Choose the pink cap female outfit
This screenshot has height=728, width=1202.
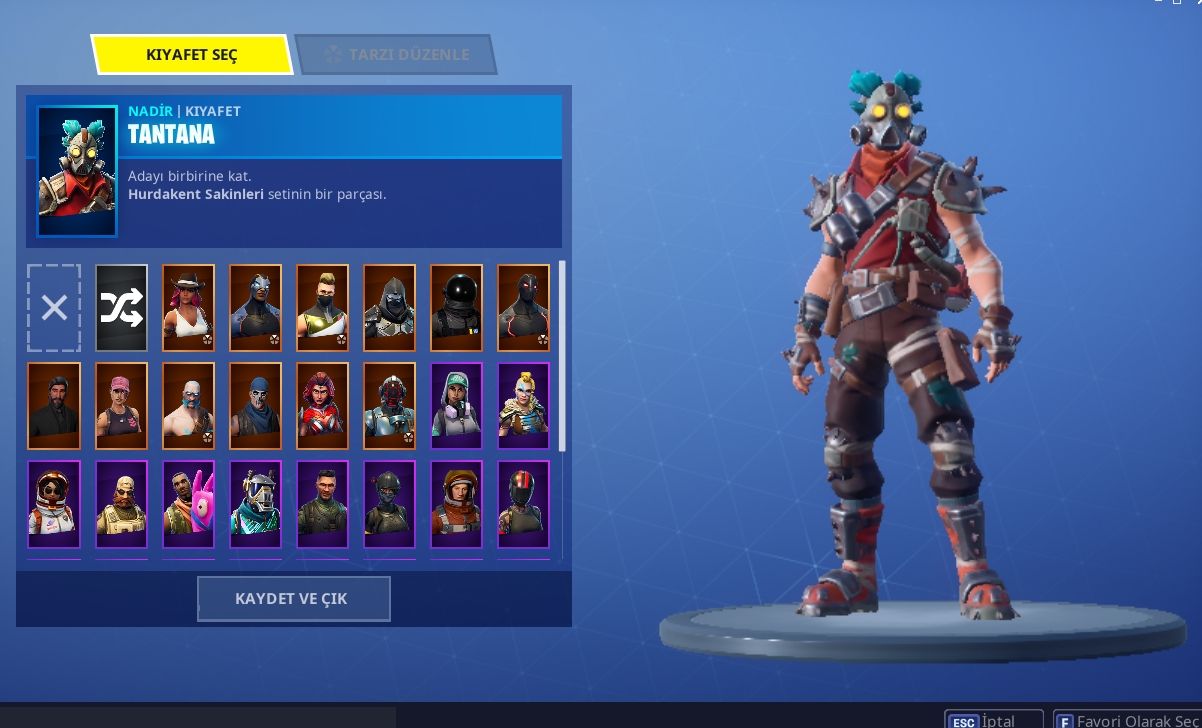pos(121,406)
